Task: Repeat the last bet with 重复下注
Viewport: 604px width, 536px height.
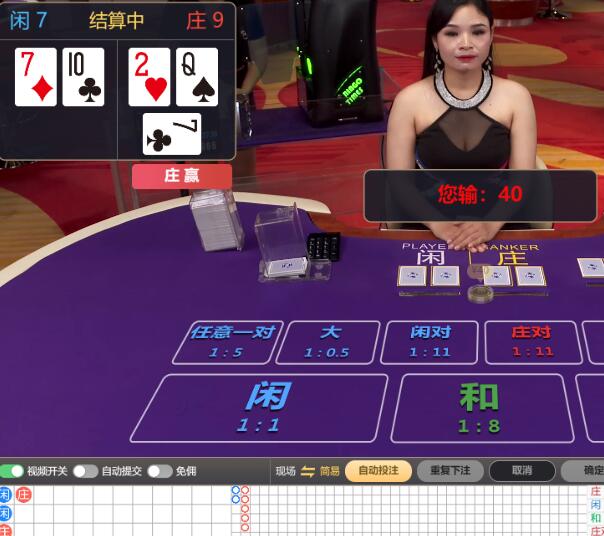Action: 450,471
